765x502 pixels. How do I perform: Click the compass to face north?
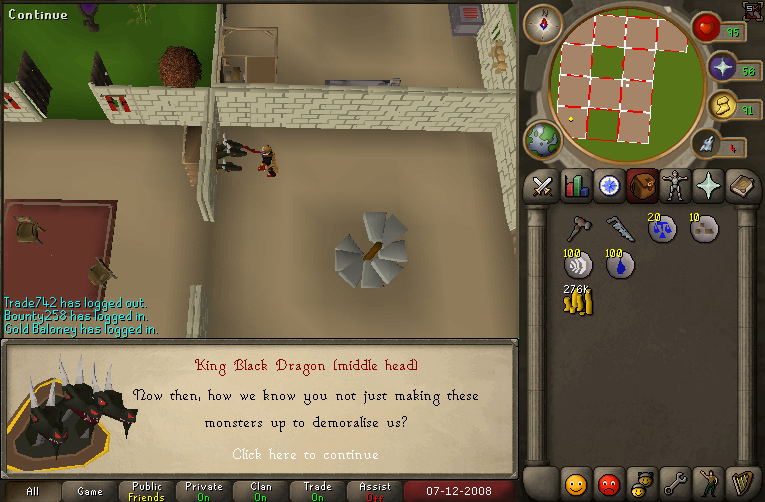[x=543, y=24]
